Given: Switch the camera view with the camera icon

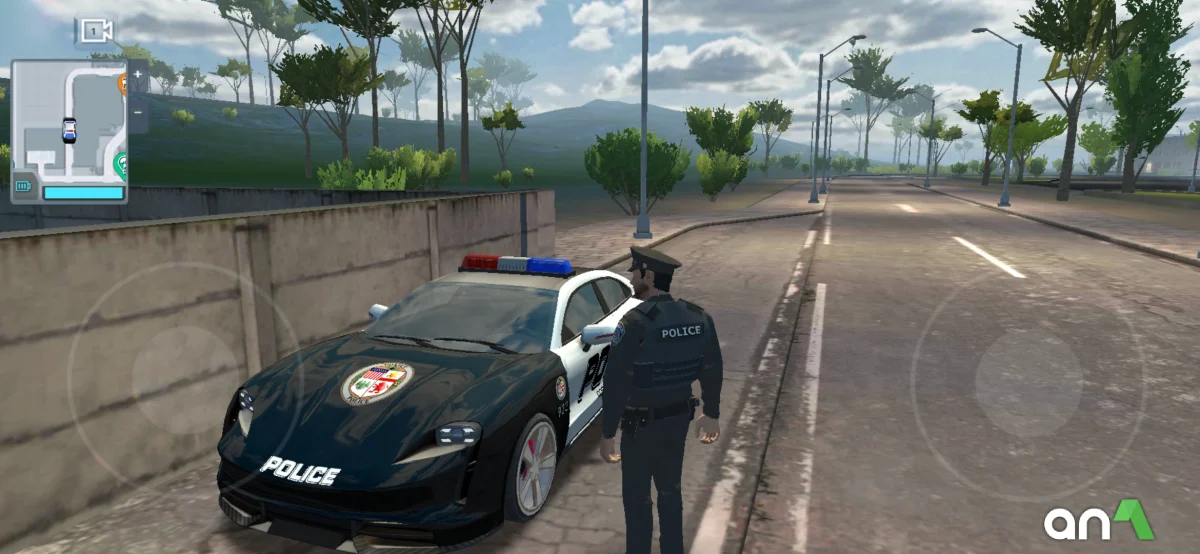Looking at the screenshot, I should [94, 32].
